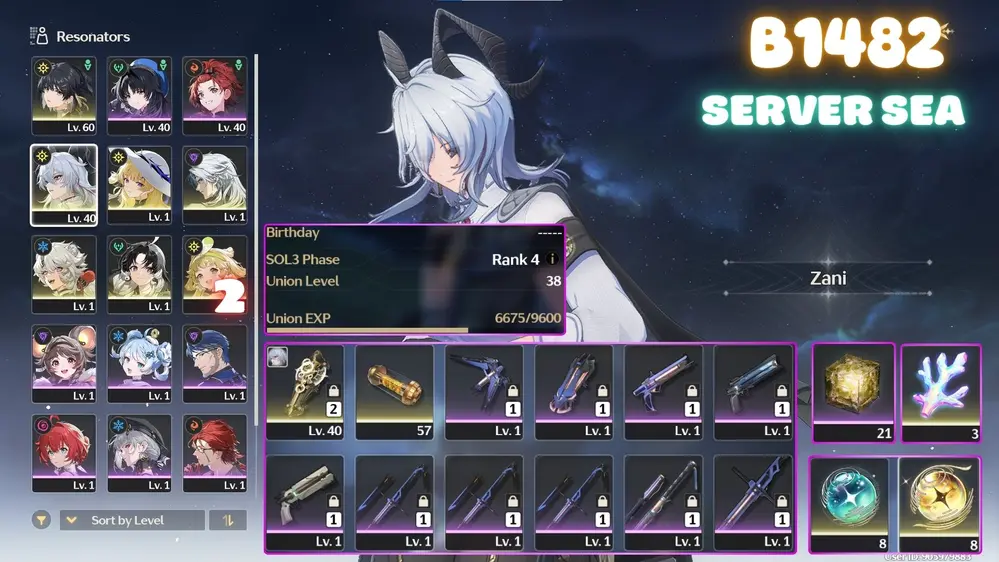Select the blue-haired man with glasses and cap

pyautogui.click(x=215, y=361)
